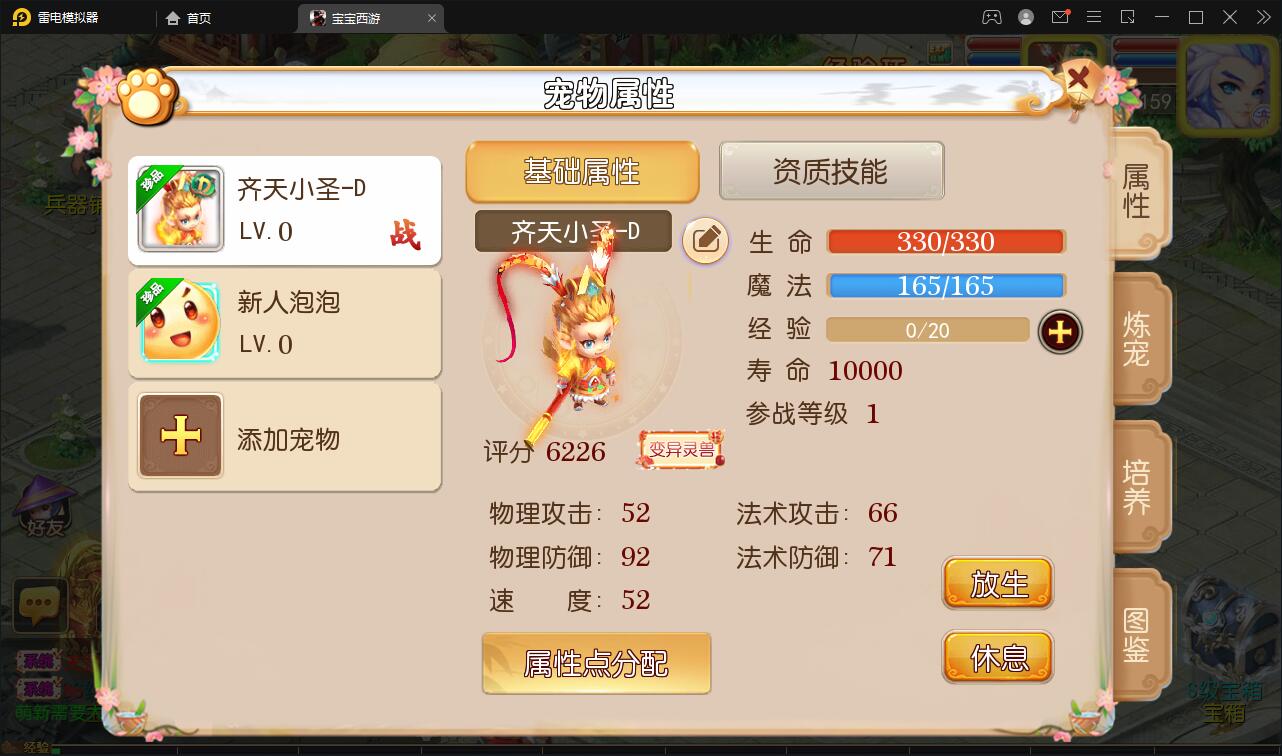
Task: Switch to the 首页 emulator tab
Action: [x=190, y=17]
